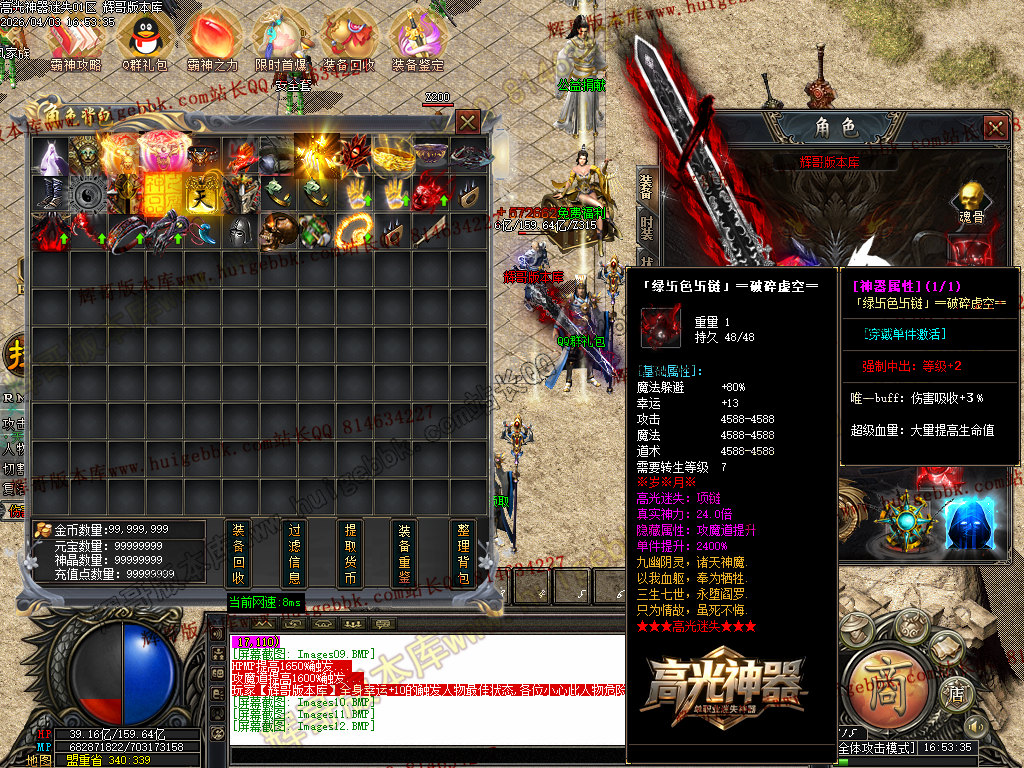Close the 角色背包 inventory window
1024x768 pixels.
(x=467, y=122)
